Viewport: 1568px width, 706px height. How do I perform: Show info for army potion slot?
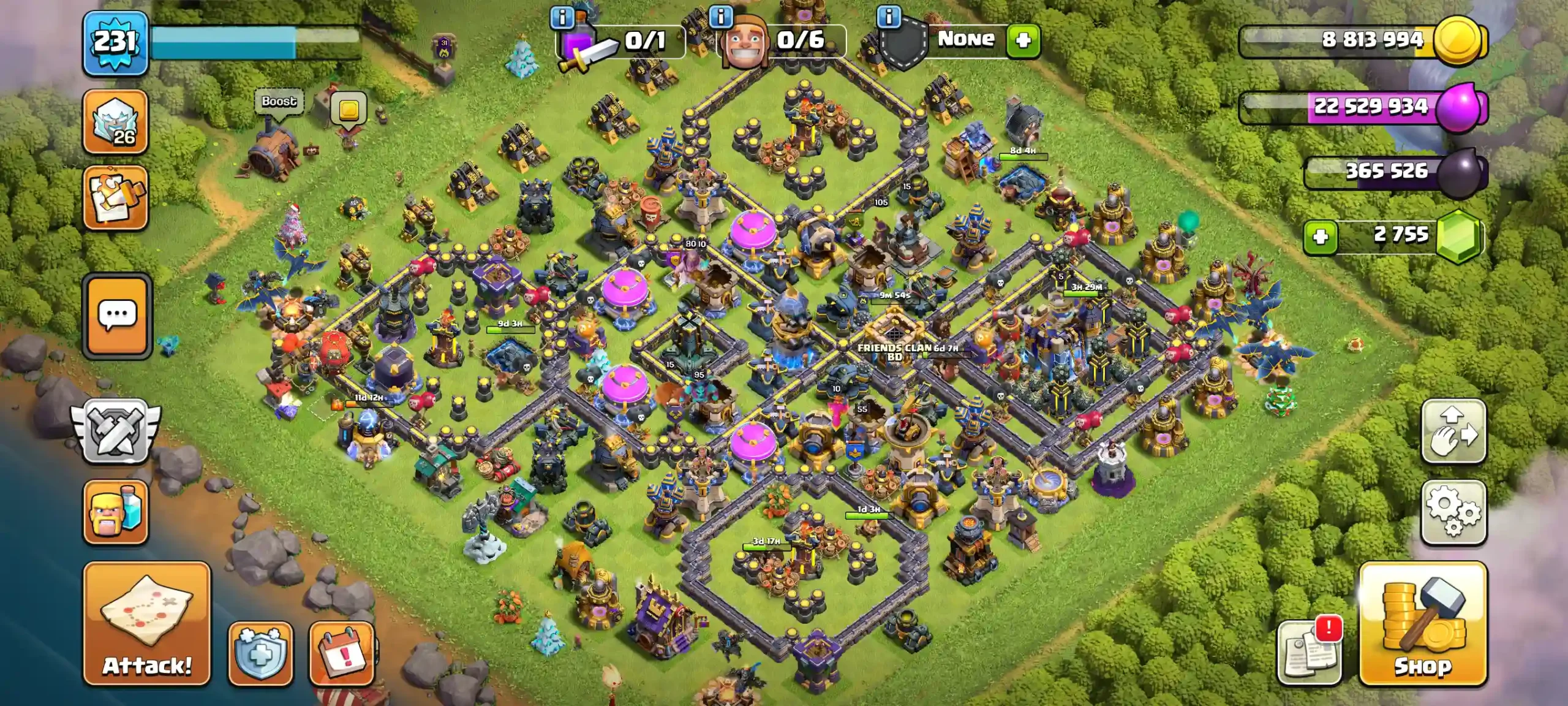tap(562, 18)
